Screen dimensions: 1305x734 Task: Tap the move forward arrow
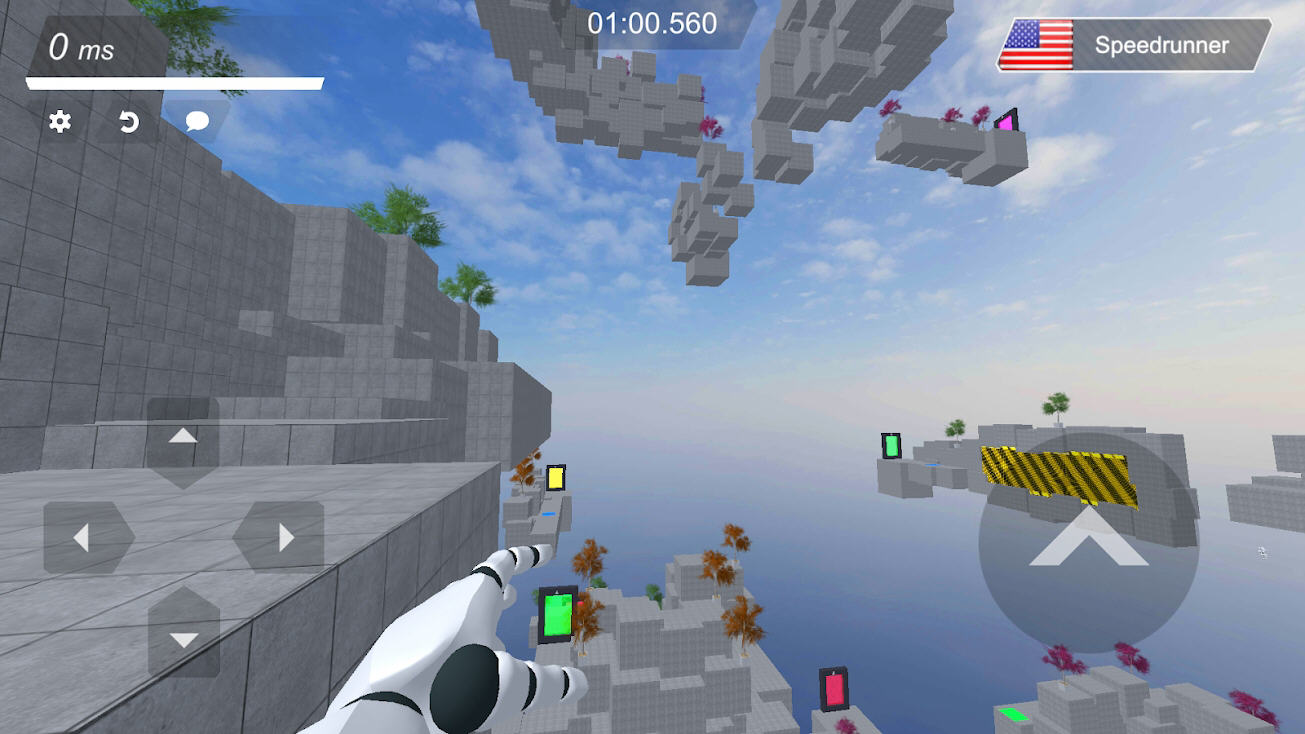[183, 437]
